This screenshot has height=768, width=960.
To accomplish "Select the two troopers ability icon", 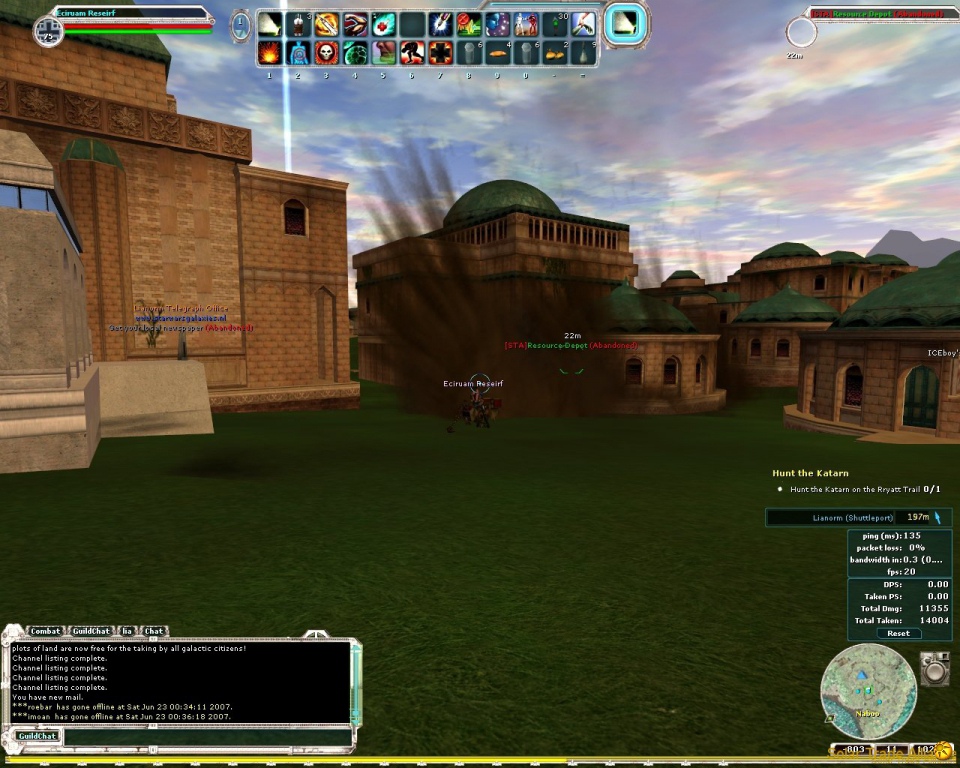I will point(527,24).
